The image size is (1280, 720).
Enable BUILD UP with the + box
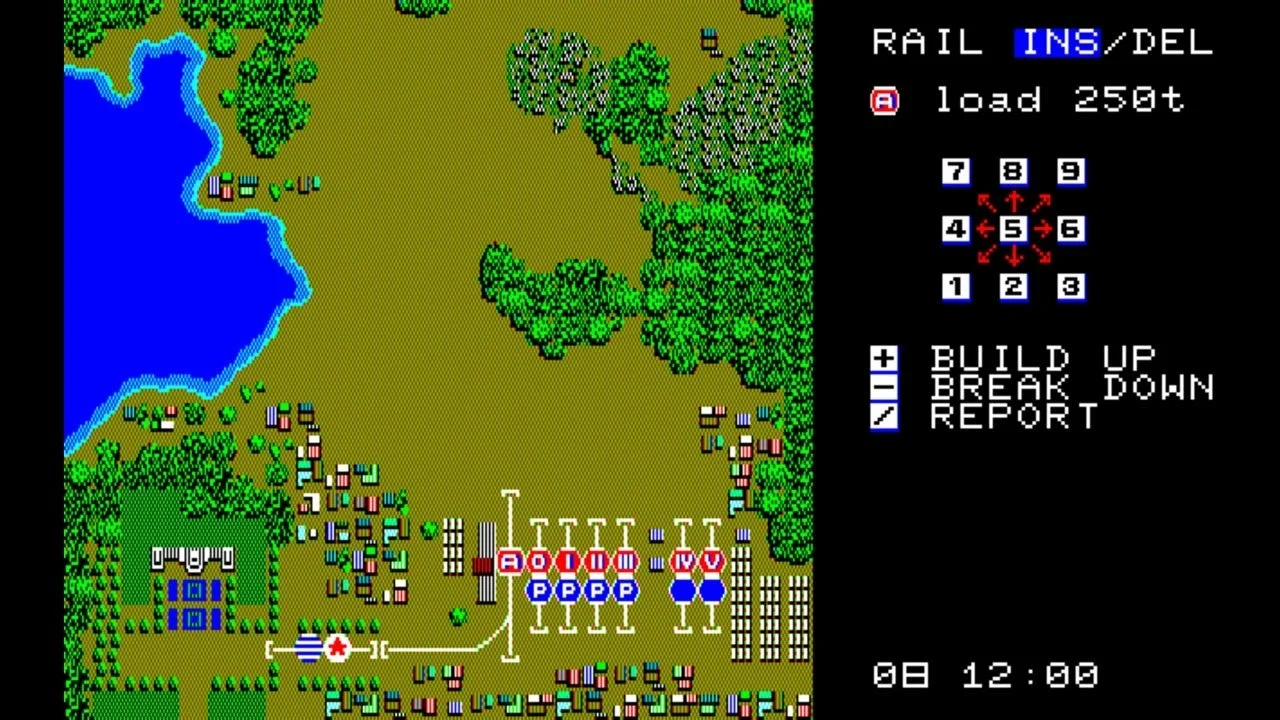884,358
